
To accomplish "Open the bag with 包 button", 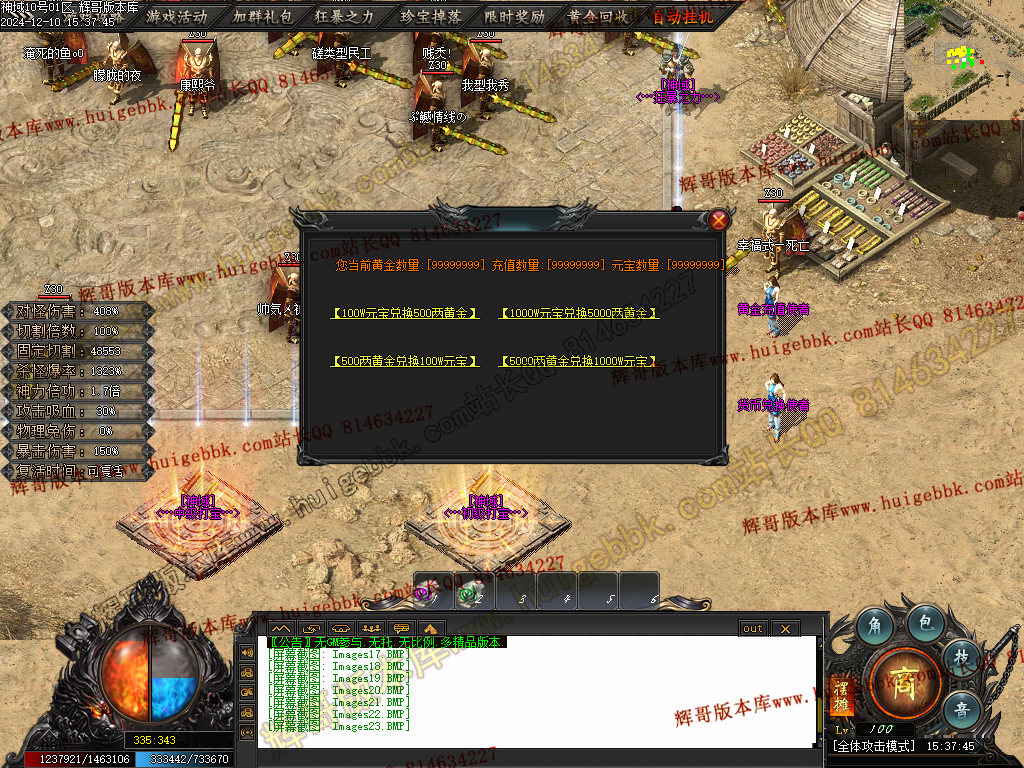I will coord(925,621).
